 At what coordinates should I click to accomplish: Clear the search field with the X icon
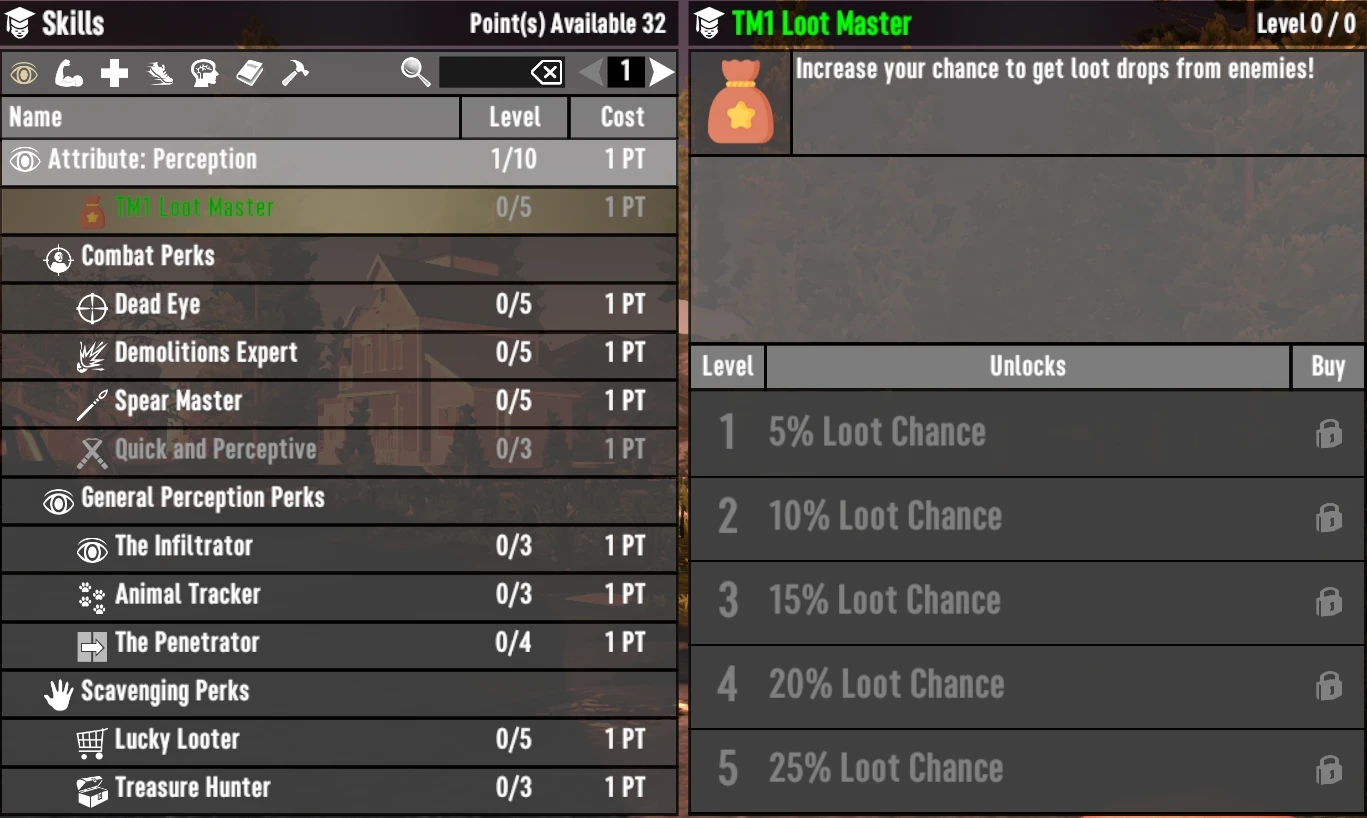pyautogui.click(x=547, y=72)
